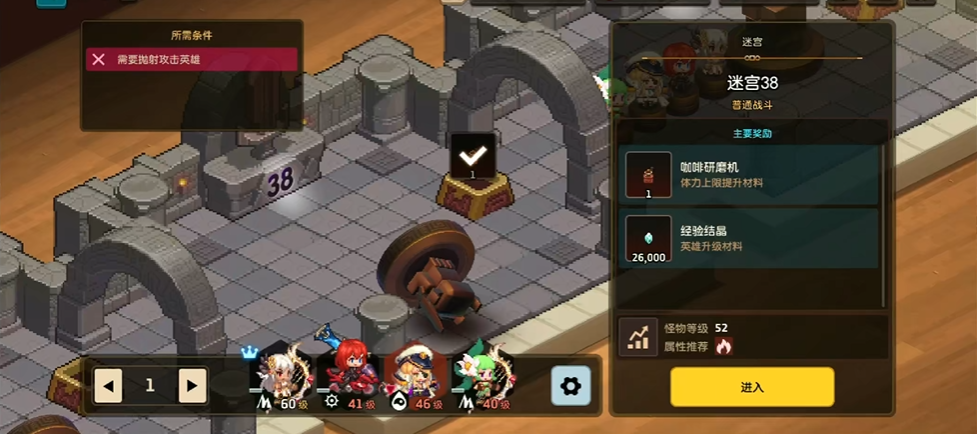Screen dimensions: 977x434
Task: Click the yellow 进入 enter button
Action: coord(751,387)
